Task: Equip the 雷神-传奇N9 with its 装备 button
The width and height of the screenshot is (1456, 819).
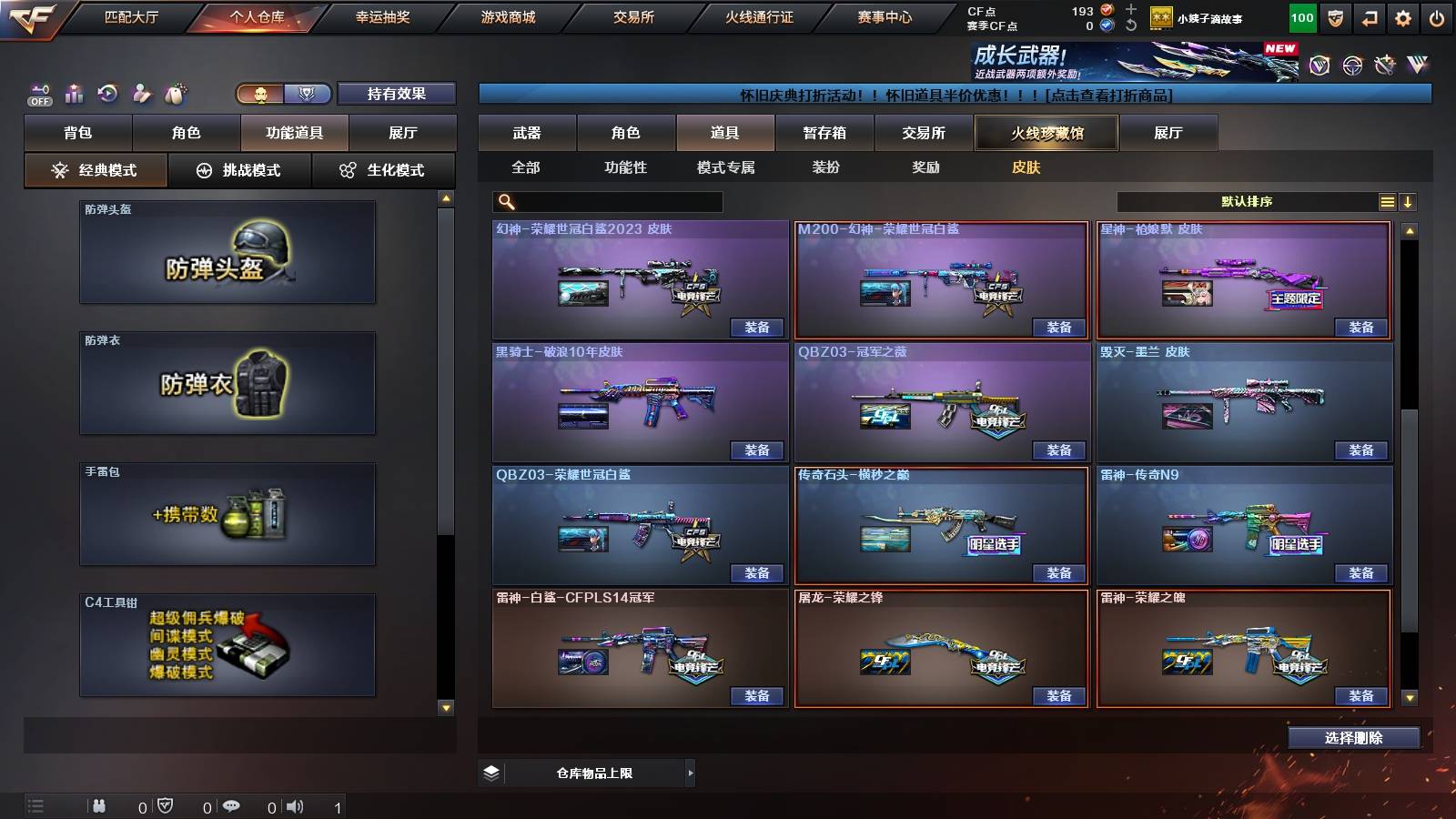Action: (x=1360, y=572)
